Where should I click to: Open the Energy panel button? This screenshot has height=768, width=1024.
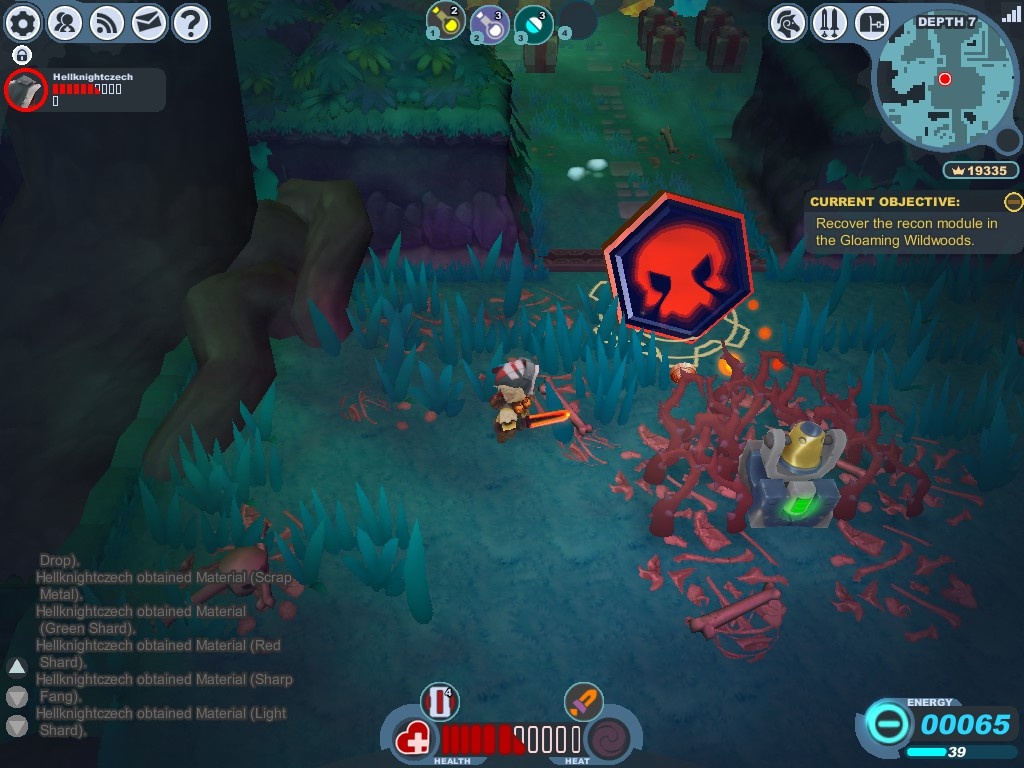pyautogui.click(x=885, y=724)
